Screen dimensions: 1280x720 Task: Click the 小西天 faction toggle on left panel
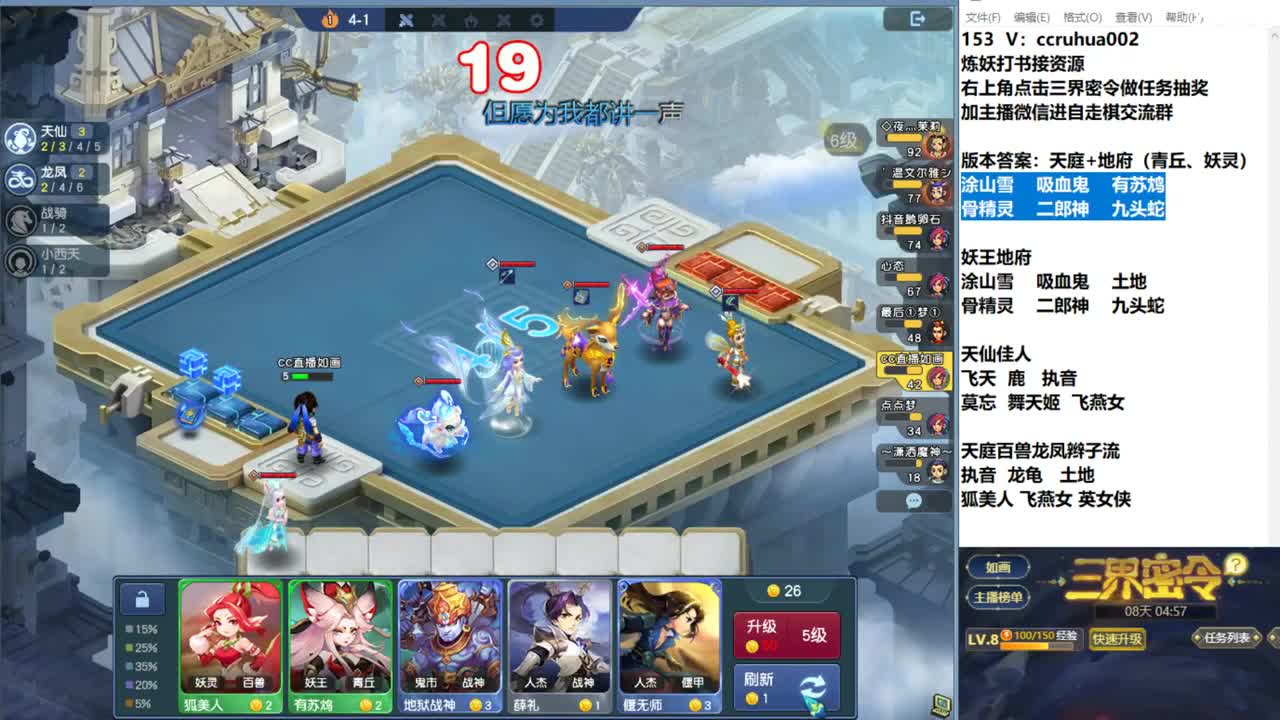[23, 263]
